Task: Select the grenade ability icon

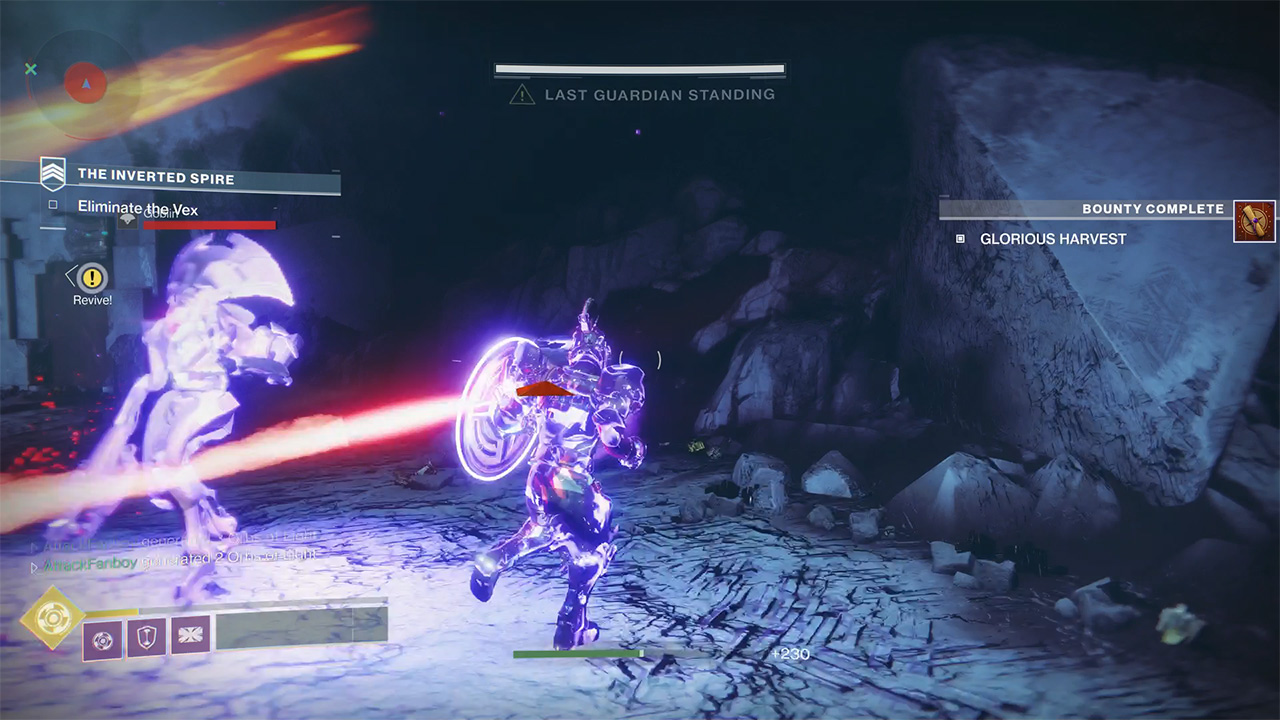Action: pyautogui.click(x=102, y=638)
